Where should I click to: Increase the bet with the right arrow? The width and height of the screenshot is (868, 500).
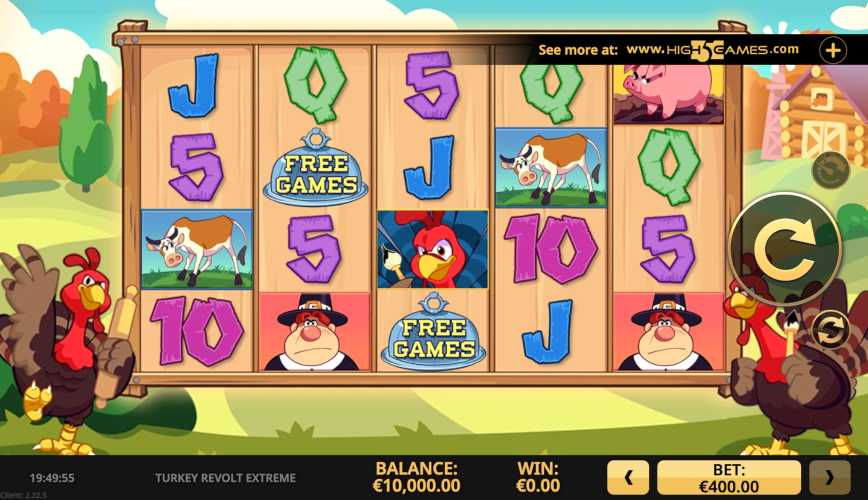point(829,478)
